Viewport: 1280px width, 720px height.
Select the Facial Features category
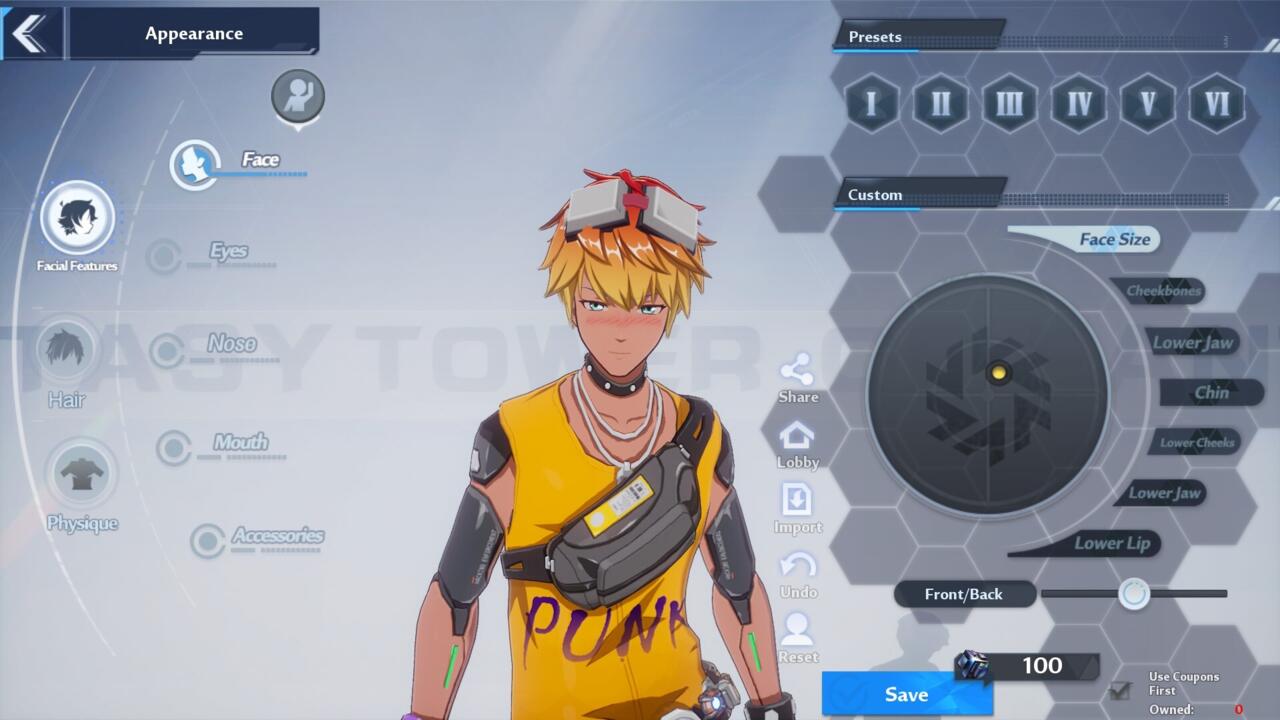point(77,219)
